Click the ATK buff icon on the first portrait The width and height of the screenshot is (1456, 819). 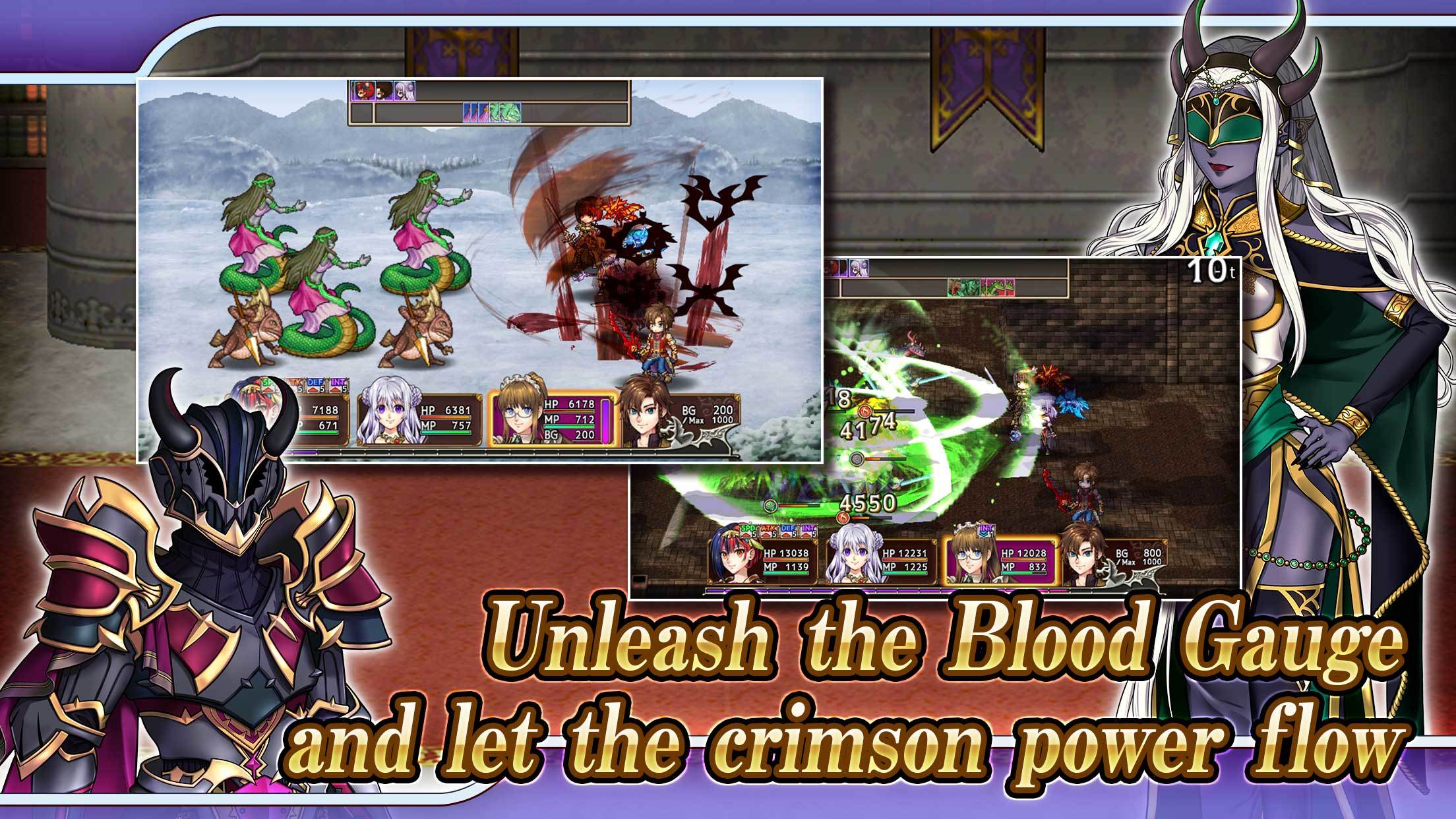tap(295, 385)
